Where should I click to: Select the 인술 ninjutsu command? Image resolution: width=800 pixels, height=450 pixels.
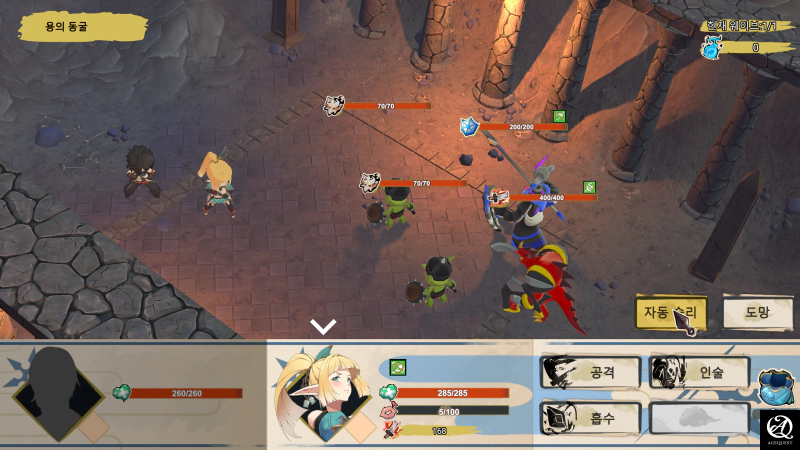click(x=699, y=372)
